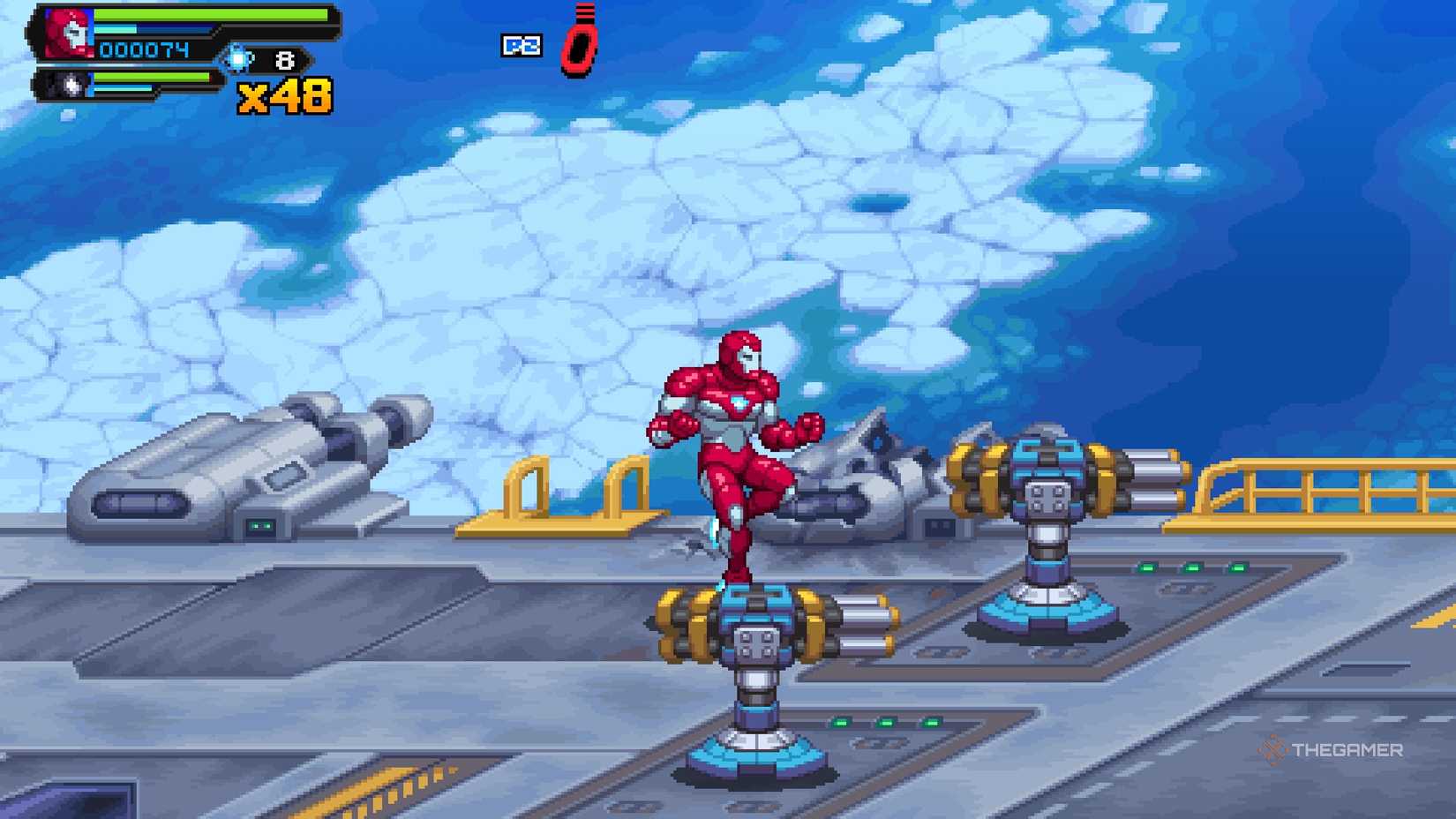Select the Iron Man character sprite
Image resolution: width=1456 pixels, height=819 pixels.
[732, 441]
